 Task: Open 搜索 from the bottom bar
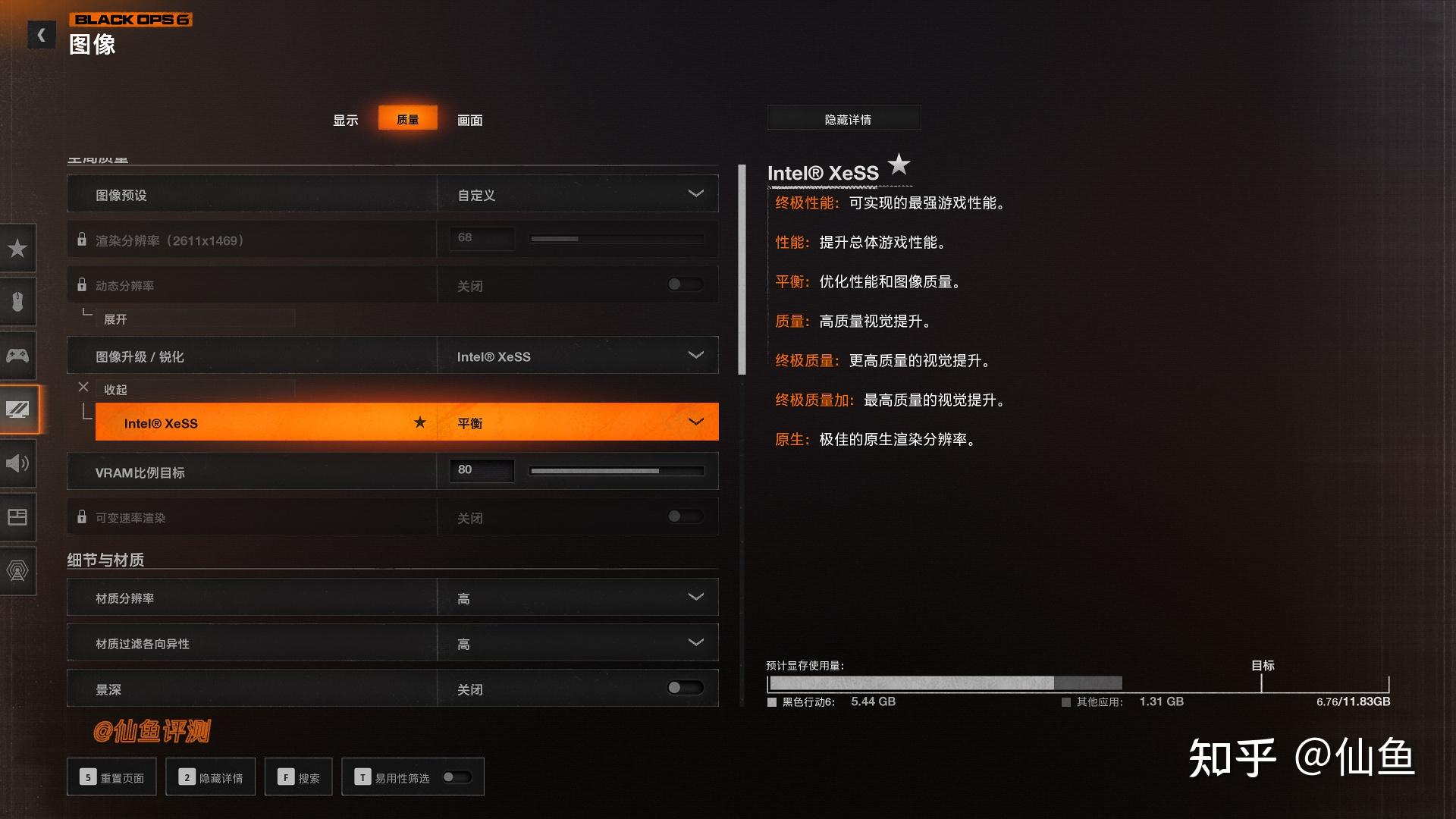coord(298,777)
